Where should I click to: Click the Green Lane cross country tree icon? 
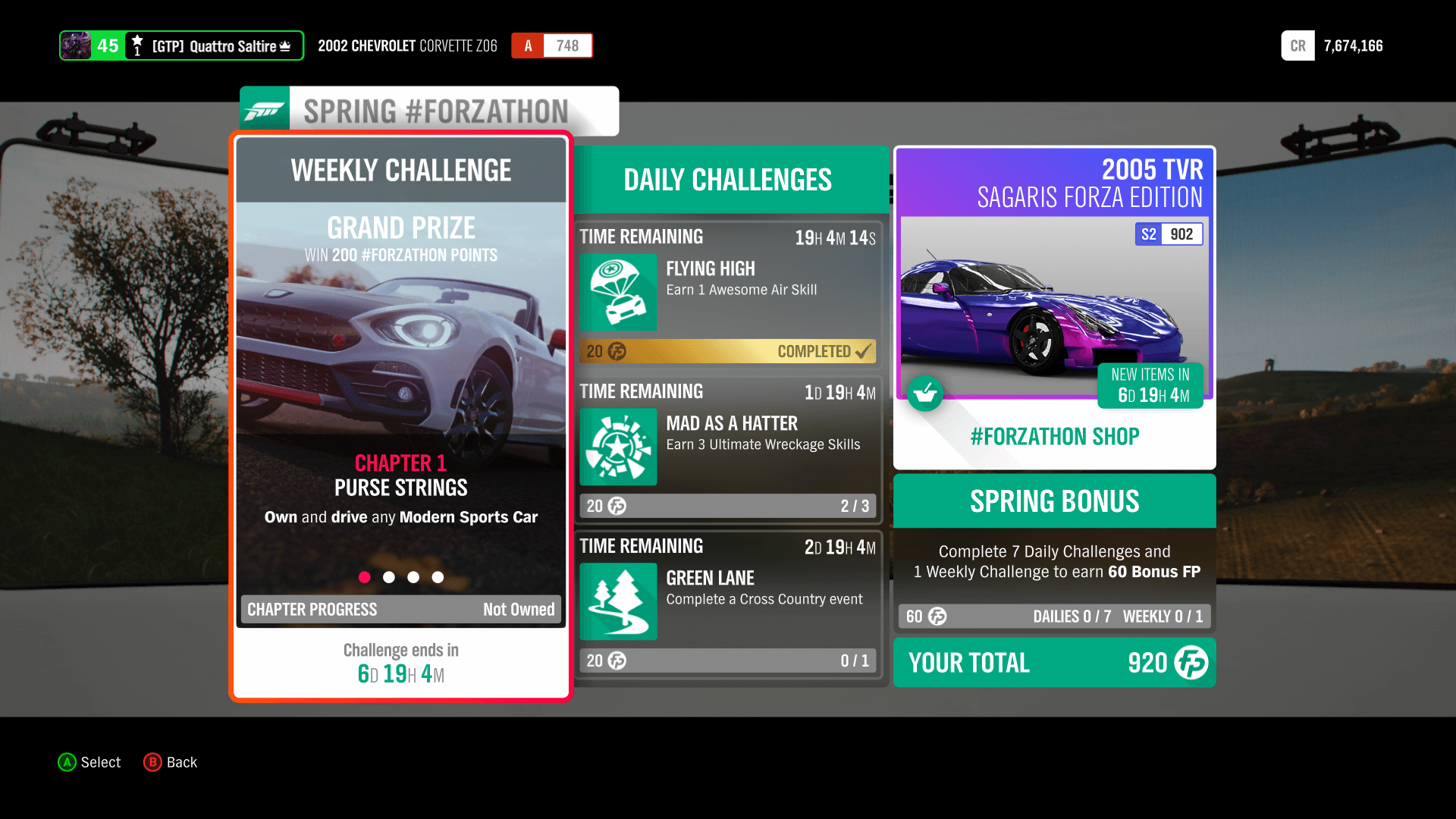click(618, 601)
